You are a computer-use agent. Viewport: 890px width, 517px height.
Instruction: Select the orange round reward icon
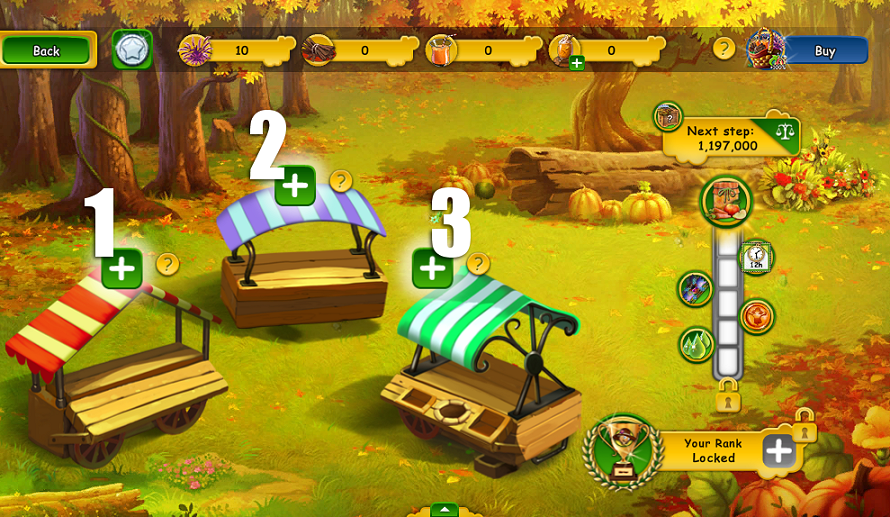(757, 317)
